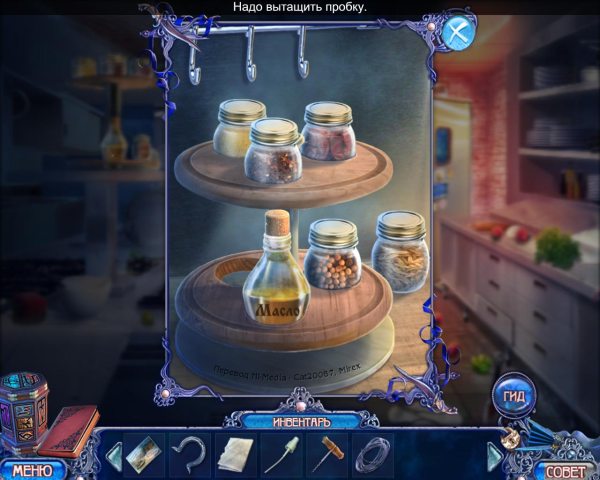This screenshot has width=600, height=480.
Task: Toggle the ИНВЕНТАРЬ panel label
Action: 299,421
